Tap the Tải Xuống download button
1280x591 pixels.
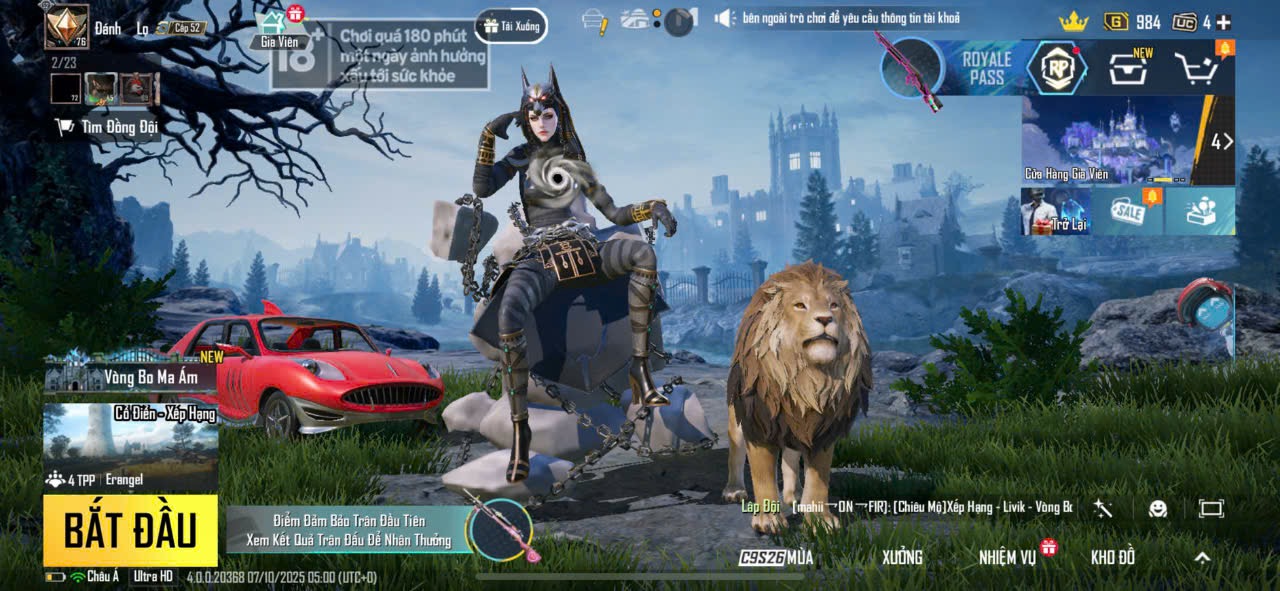512,26
